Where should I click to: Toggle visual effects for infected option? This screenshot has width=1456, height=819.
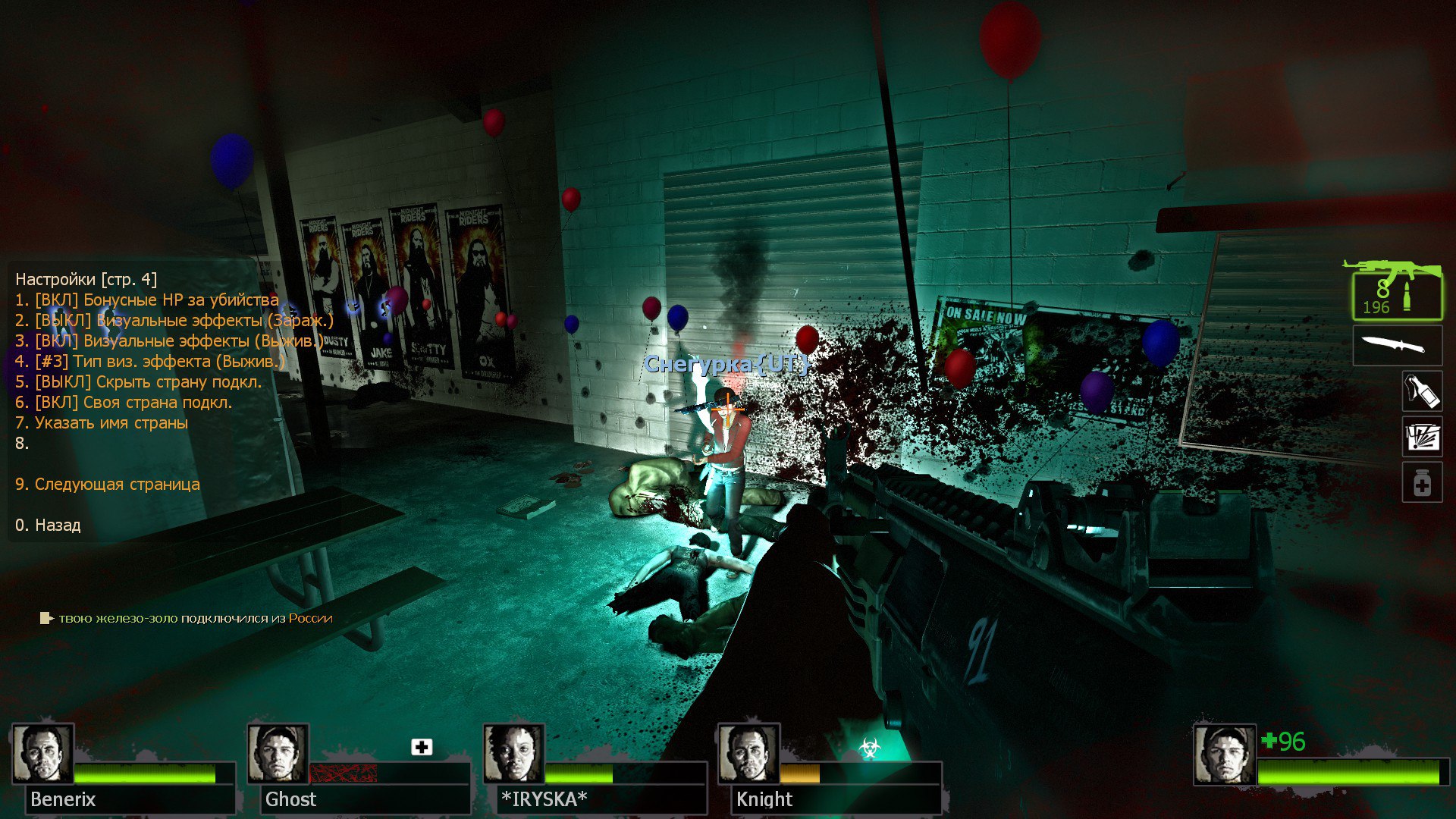click(x=174, y=321)
